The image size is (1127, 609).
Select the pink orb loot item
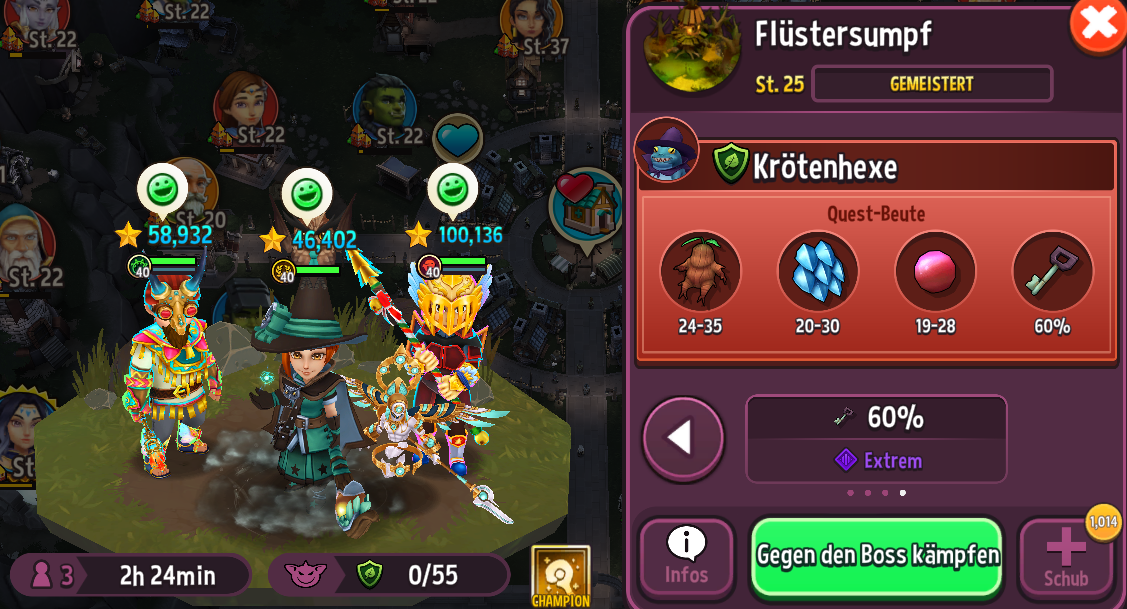point(935,271)
